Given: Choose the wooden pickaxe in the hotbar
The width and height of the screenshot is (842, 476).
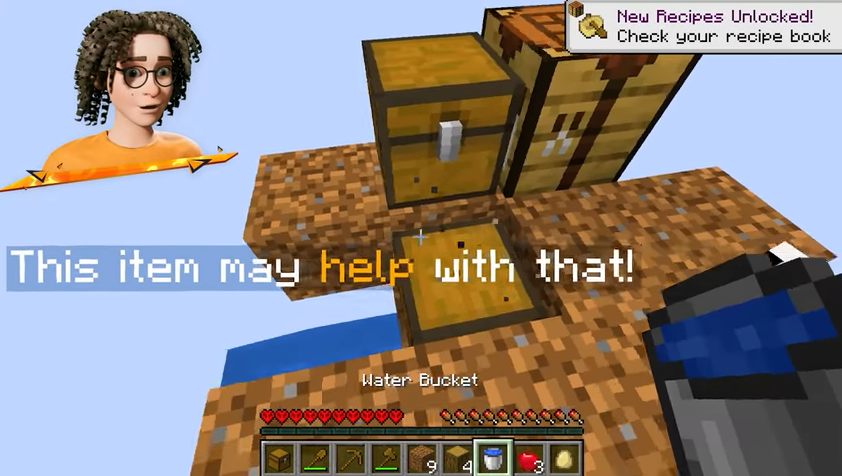Looking at the screenshot, I should [350, 460].
